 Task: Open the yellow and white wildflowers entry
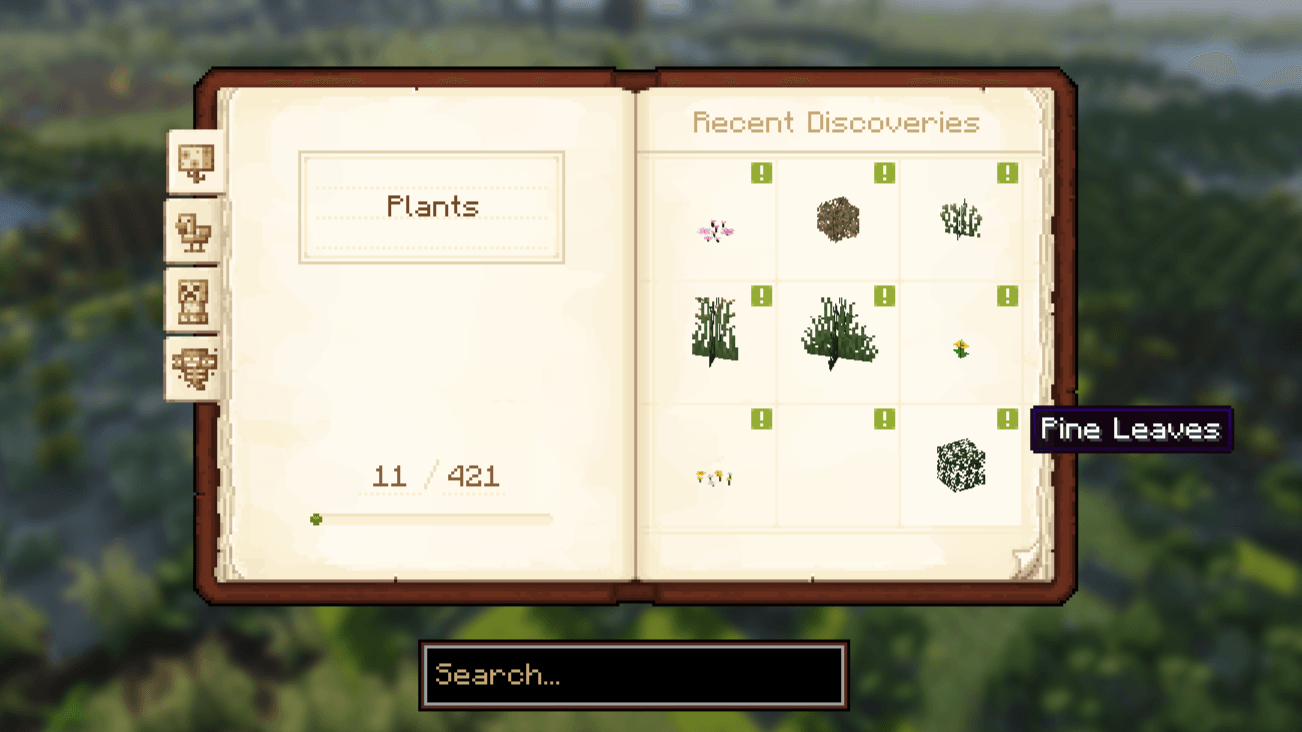(714, 478)
